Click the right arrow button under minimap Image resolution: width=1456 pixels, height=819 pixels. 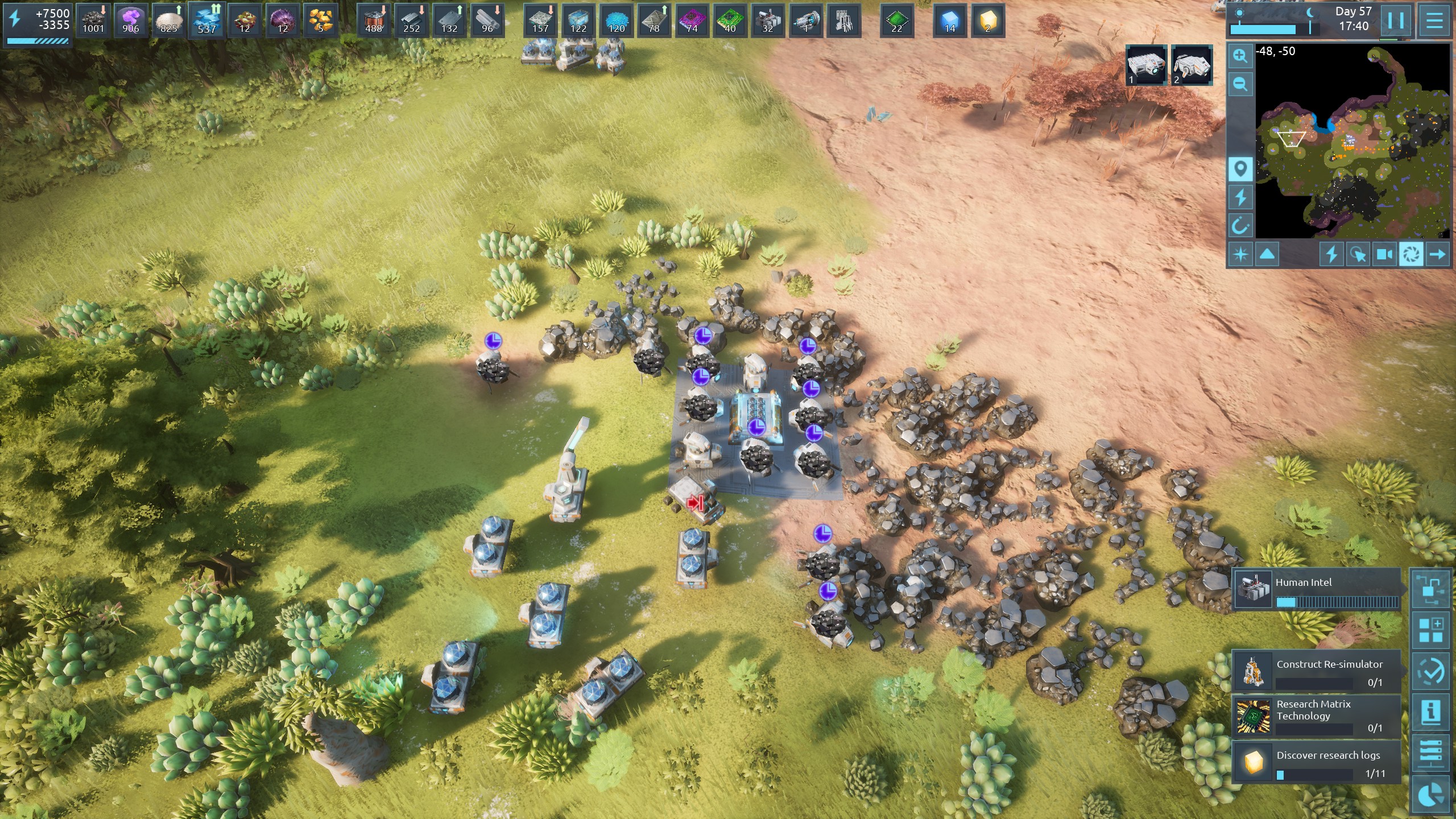coord(1437,254)
